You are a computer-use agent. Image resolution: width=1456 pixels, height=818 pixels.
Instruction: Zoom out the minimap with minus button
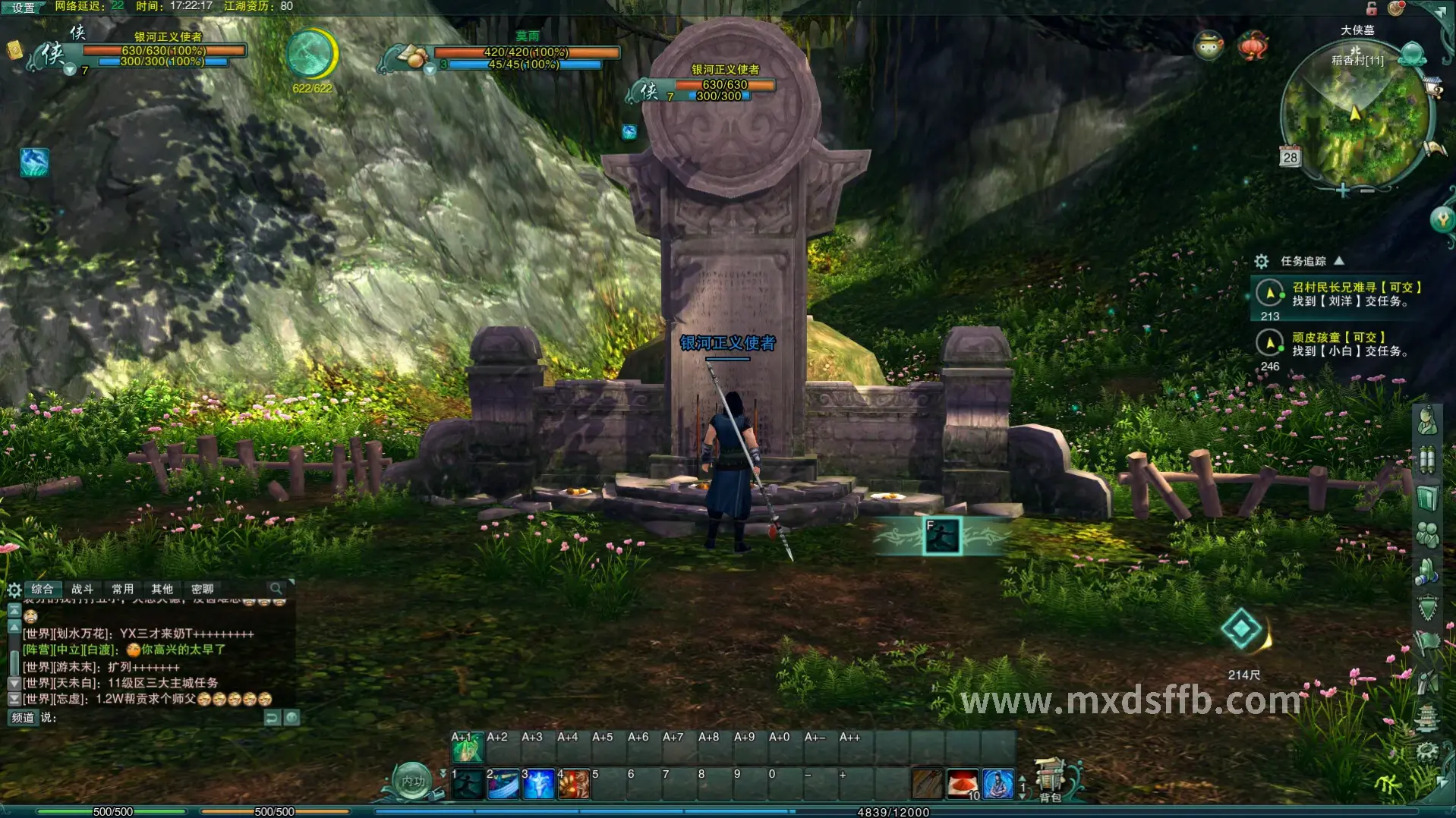coord(1367,190)
